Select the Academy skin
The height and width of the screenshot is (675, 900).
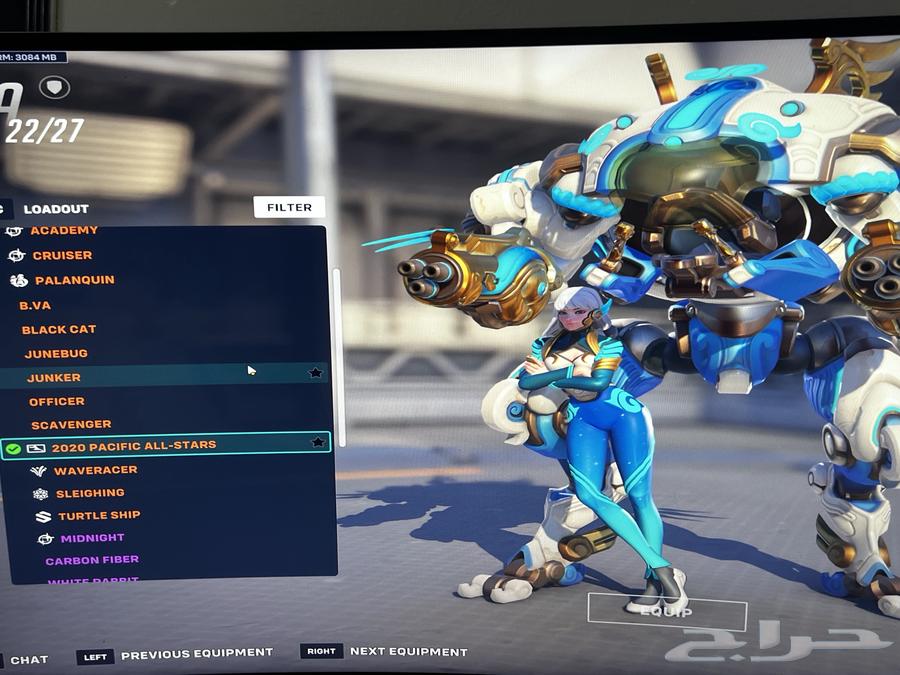[x=64, y=232]
